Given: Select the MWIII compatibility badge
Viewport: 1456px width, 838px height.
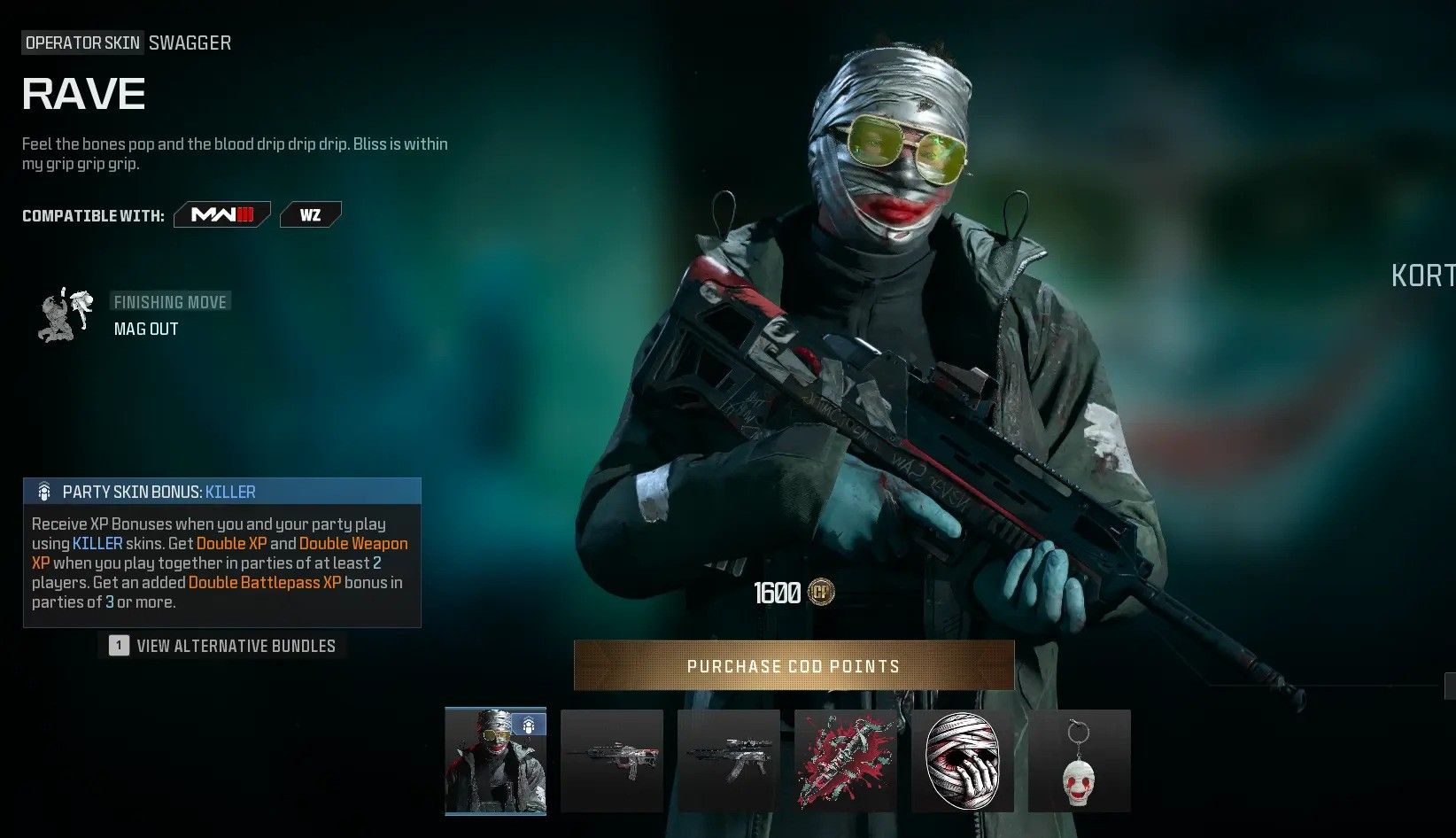Looking at the screenshot, I should coord(221,213).
